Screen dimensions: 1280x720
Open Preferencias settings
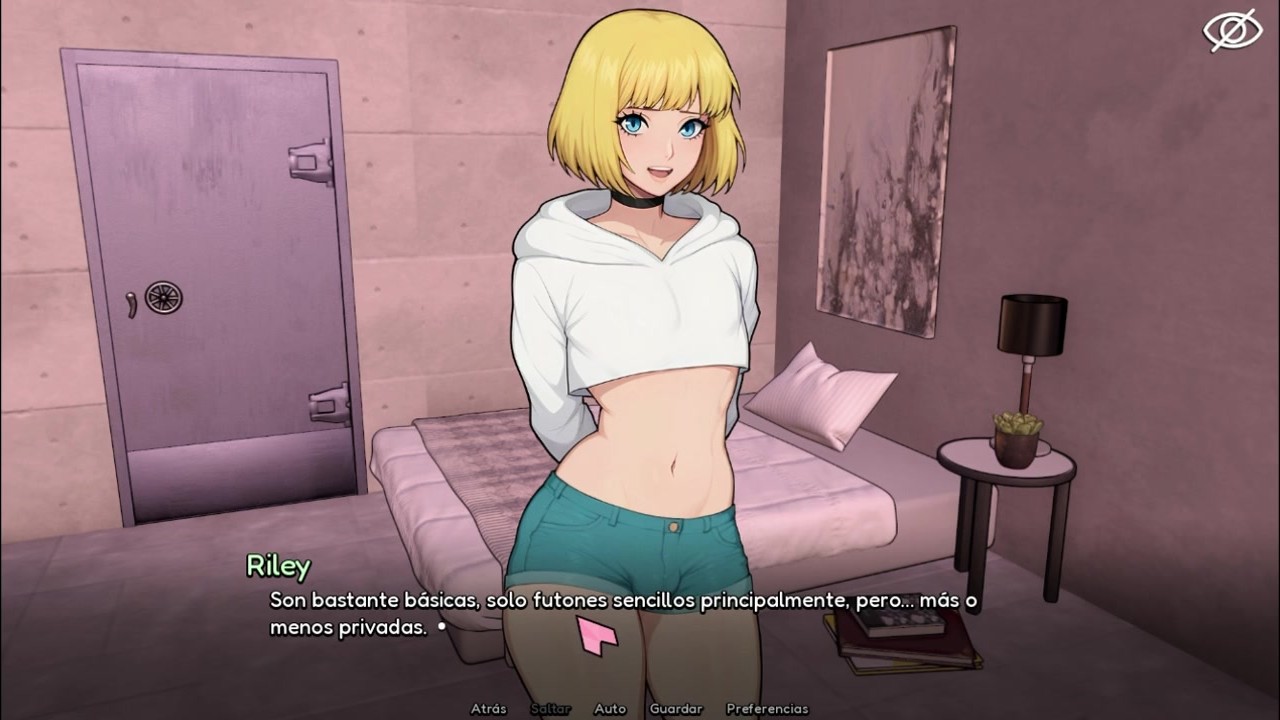coord(767,709)
